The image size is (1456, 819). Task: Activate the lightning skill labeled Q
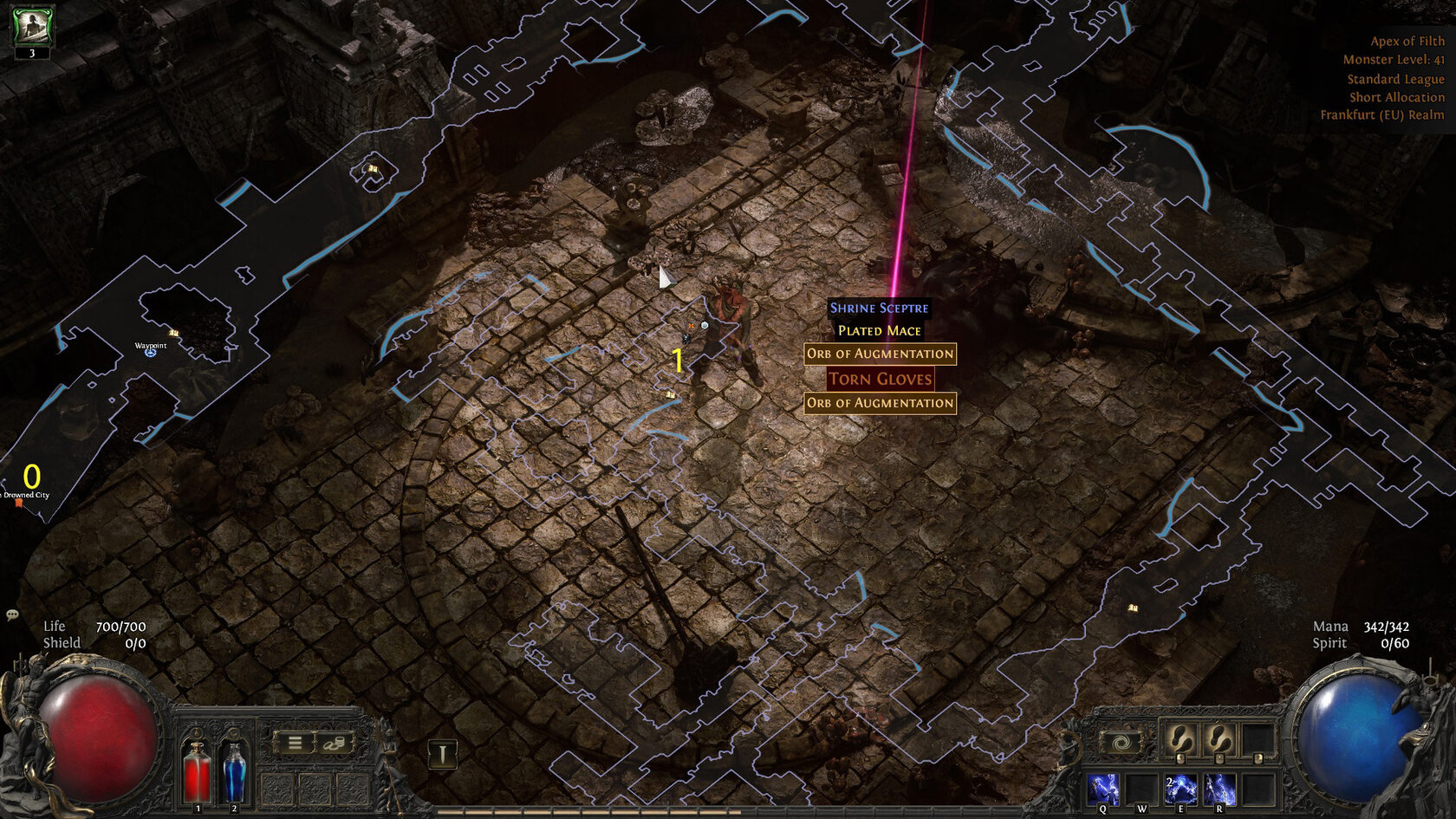pos(1103,790)
